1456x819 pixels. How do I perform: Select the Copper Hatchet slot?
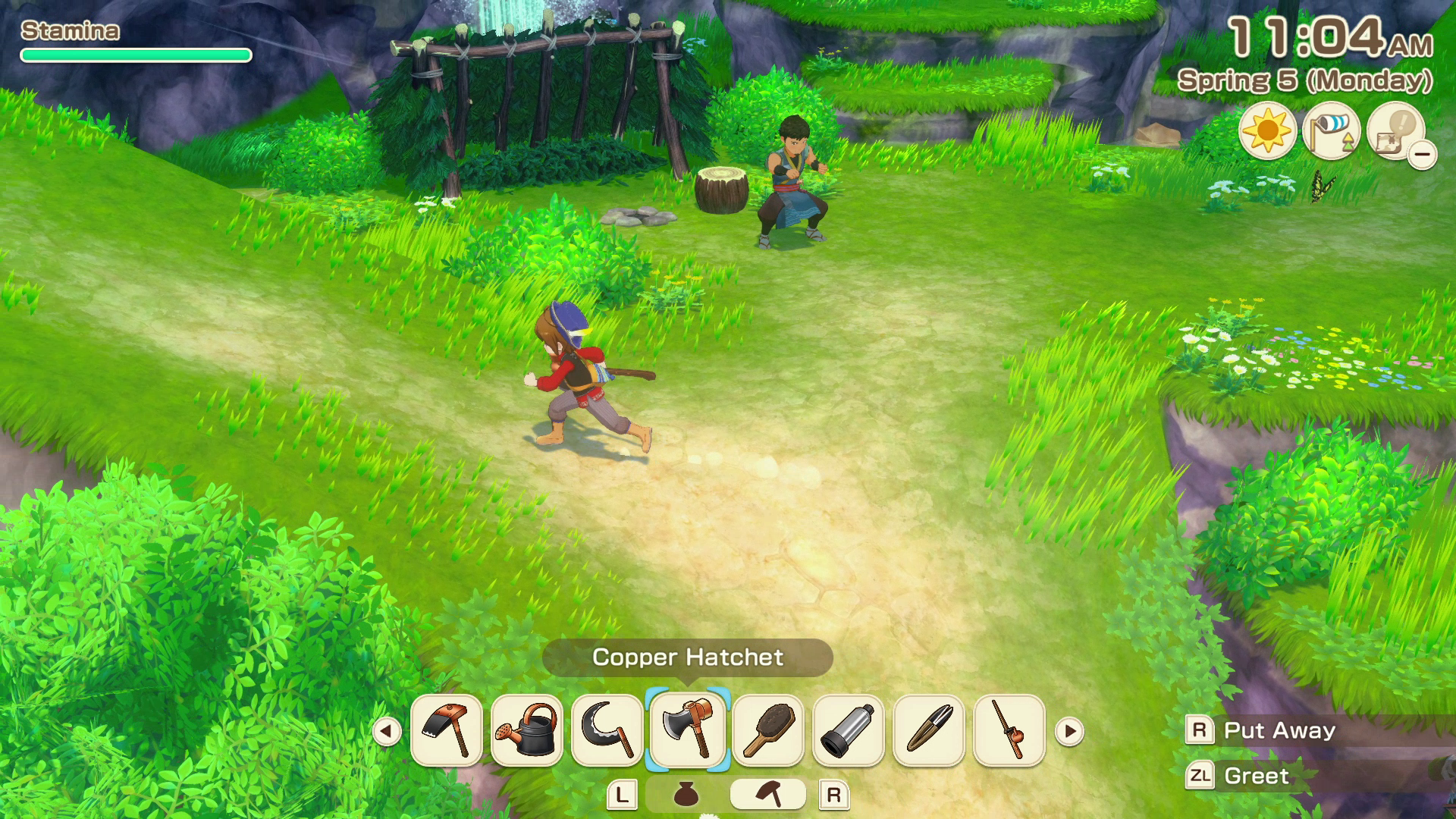(687, 730)
